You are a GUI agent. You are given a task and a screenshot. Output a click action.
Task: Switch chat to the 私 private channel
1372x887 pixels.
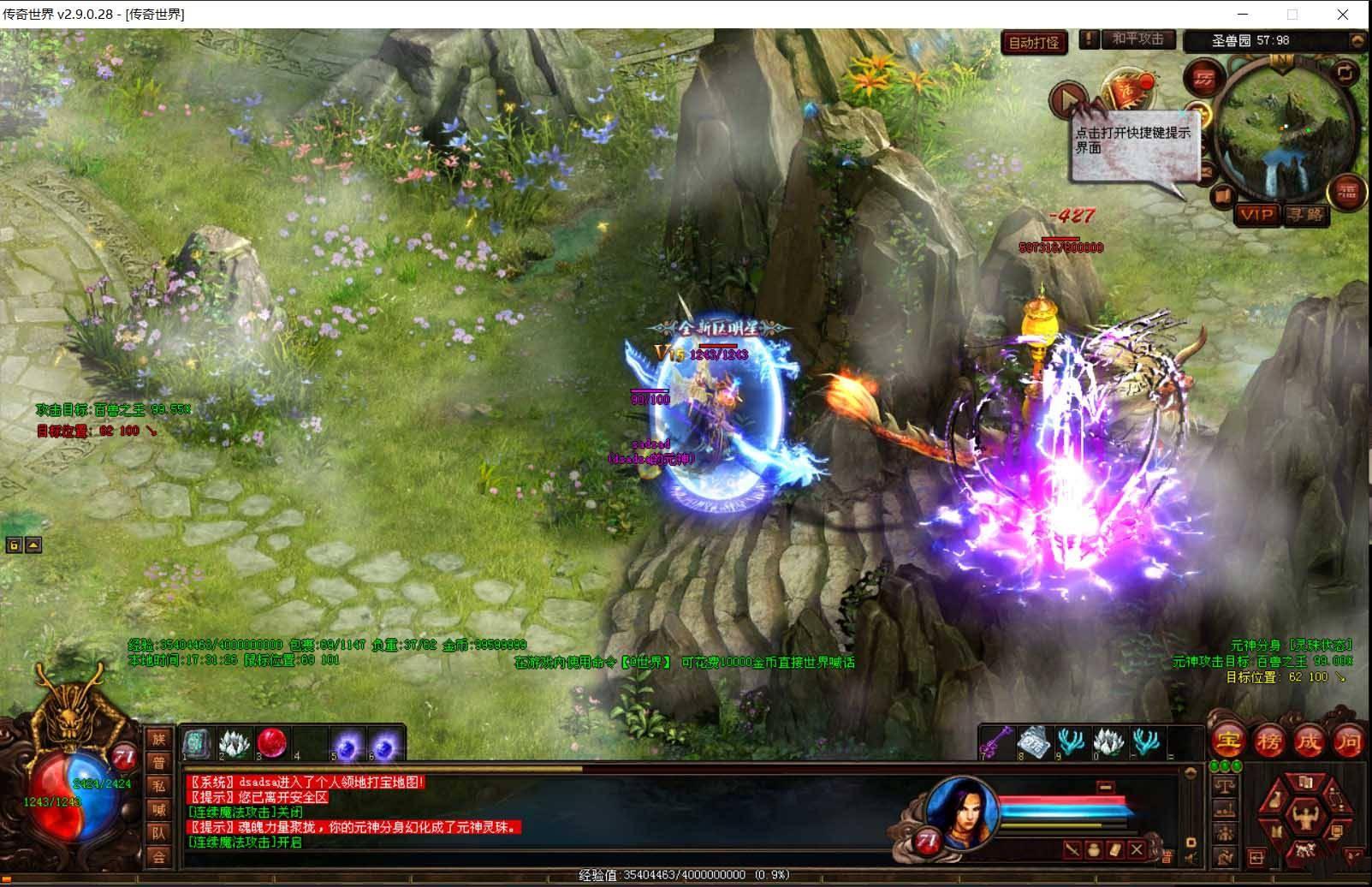(158, 786)
